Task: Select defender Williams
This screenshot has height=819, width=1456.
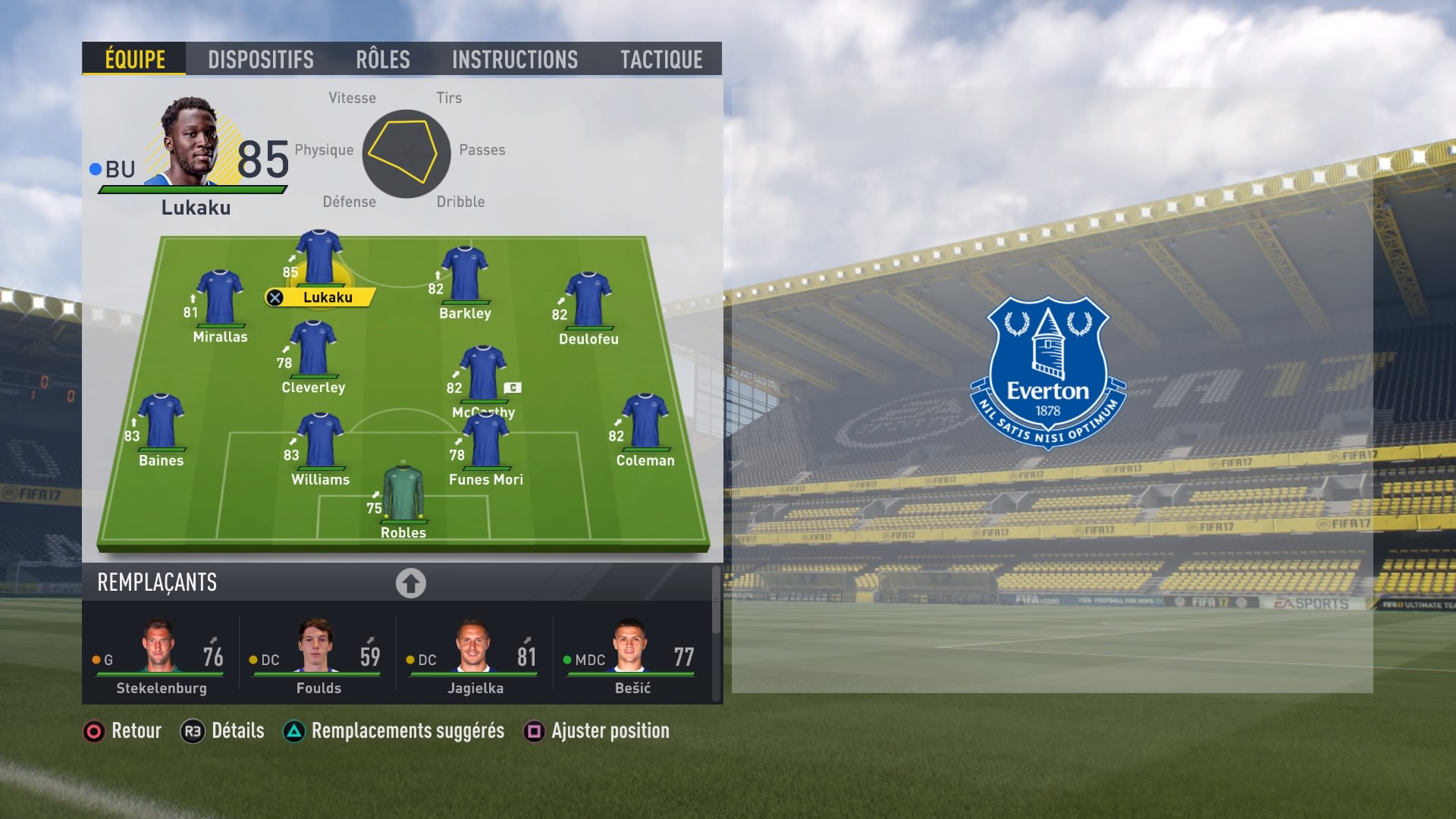Action: 321,441
